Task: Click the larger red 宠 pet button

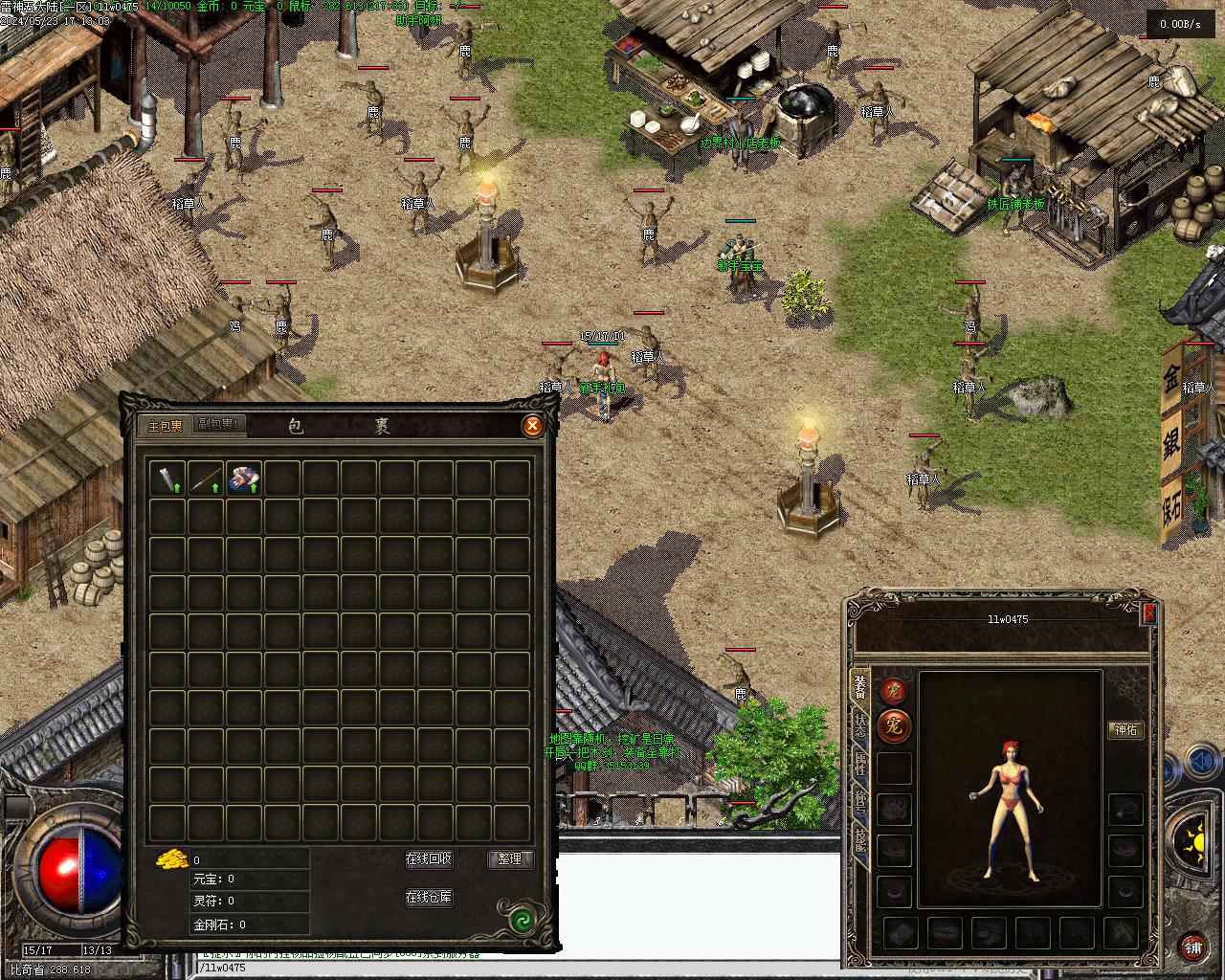Action: point(894,726)
